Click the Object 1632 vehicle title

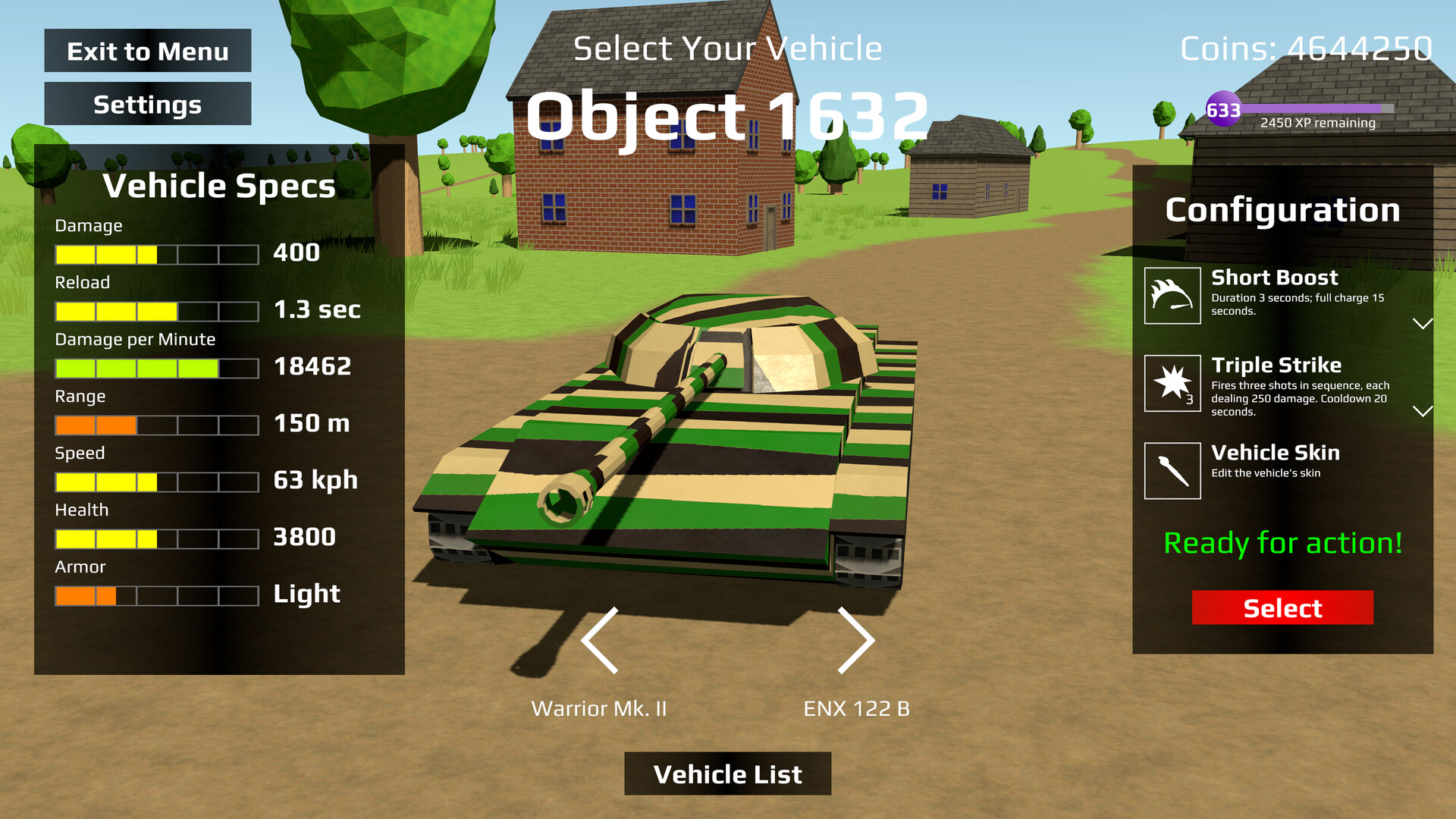click(726, 115)
